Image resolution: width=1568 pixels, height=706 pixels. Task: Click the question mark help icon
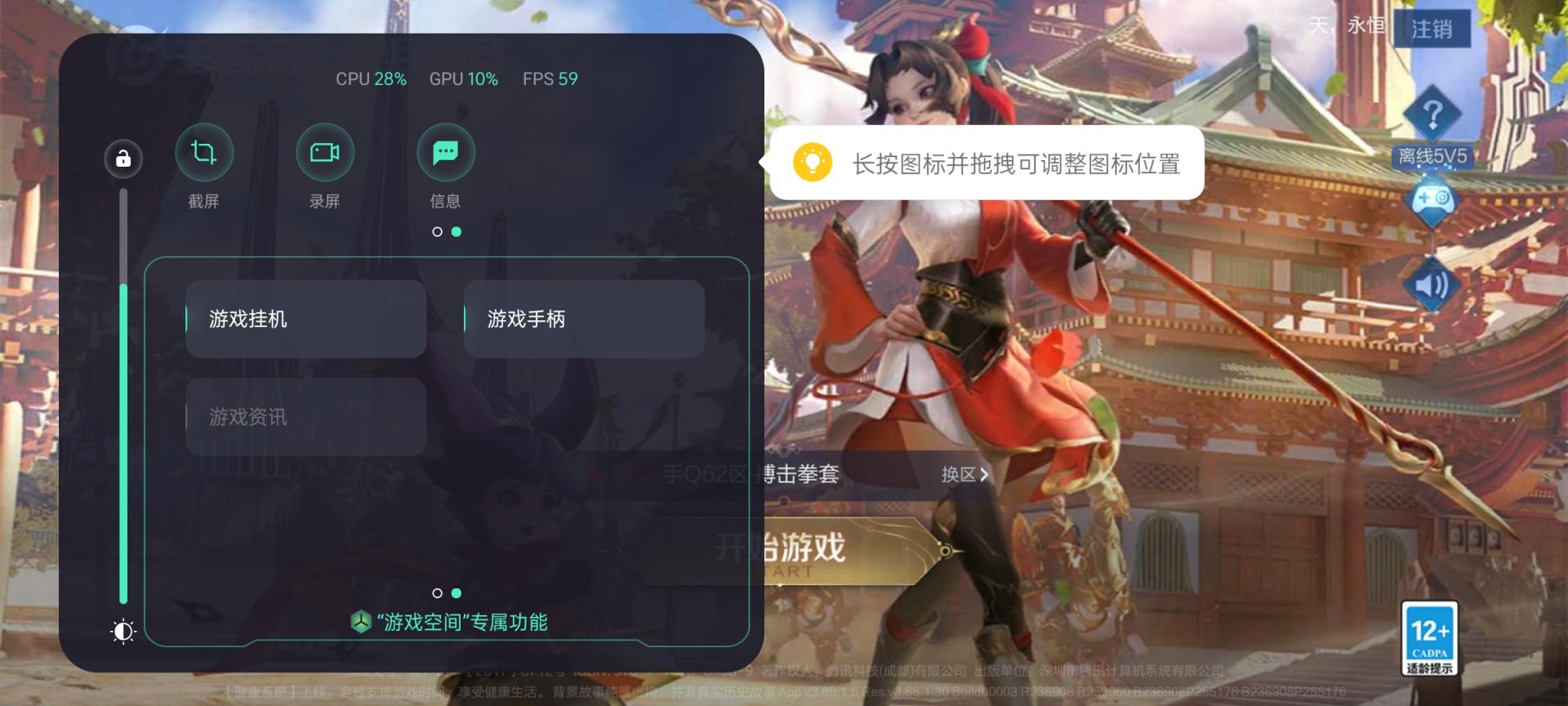pyautogui.click(x=1433, y=114)
